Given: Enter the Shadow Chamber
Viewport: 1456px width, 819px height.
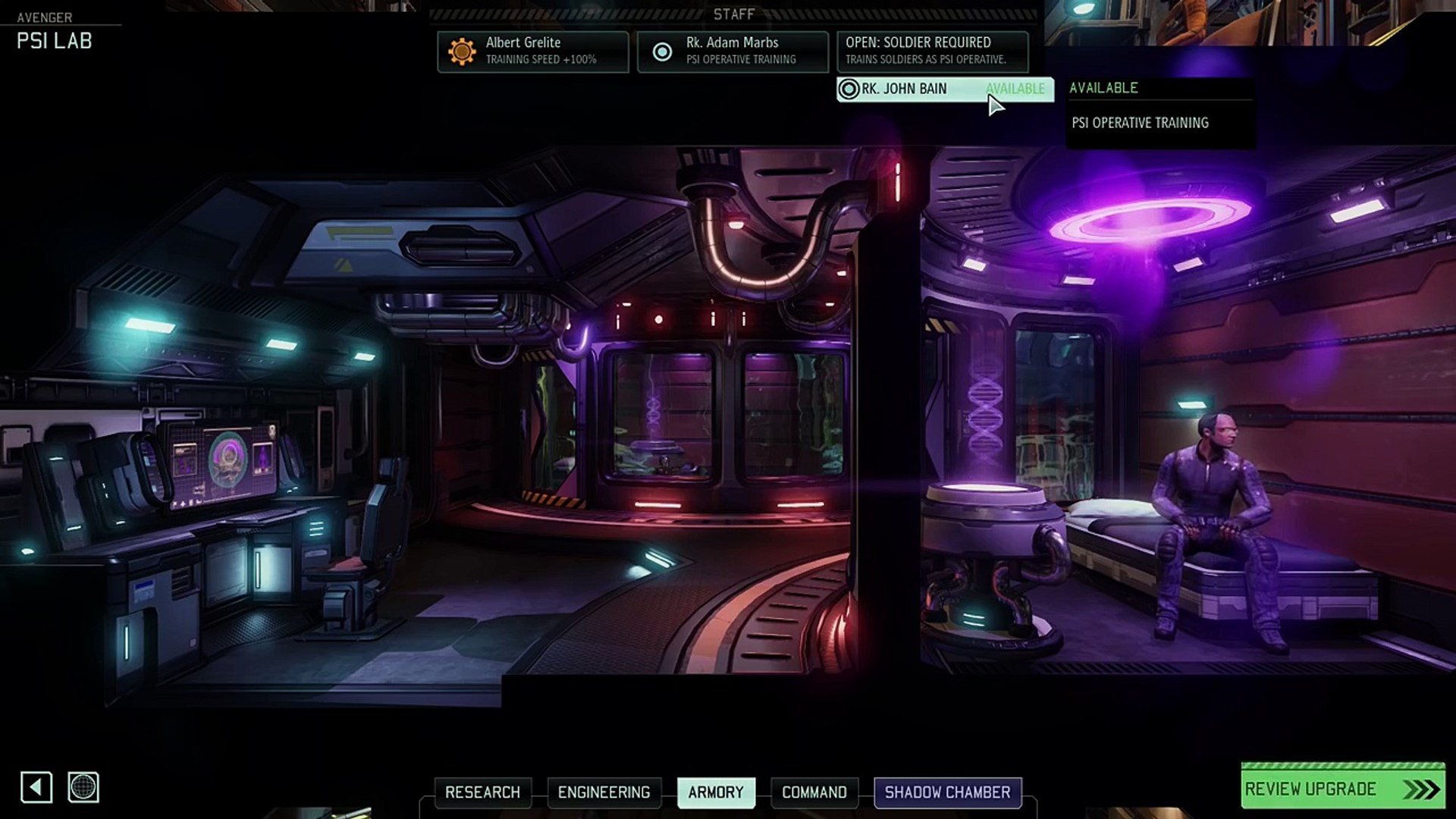Looking at the screenshot, I should [947, 792].
